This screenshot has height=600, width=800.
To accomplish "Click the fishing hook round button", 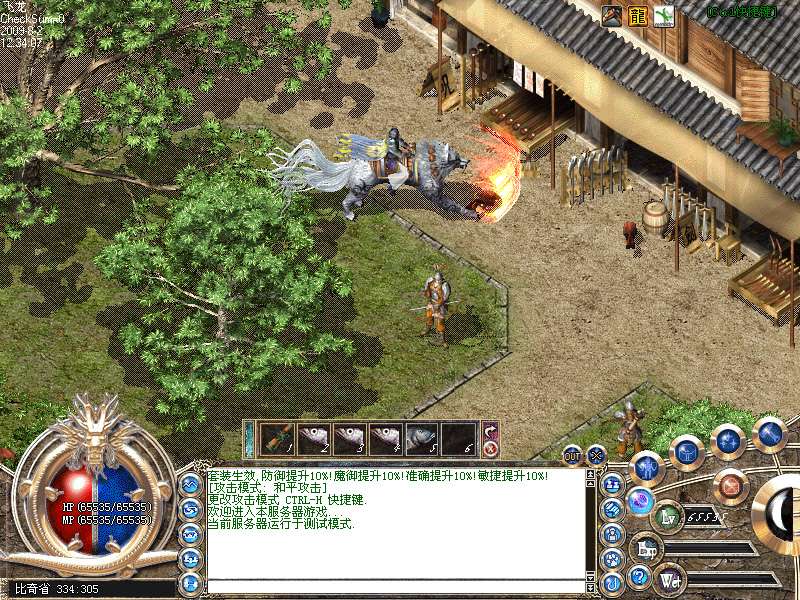I will [613, 582].
